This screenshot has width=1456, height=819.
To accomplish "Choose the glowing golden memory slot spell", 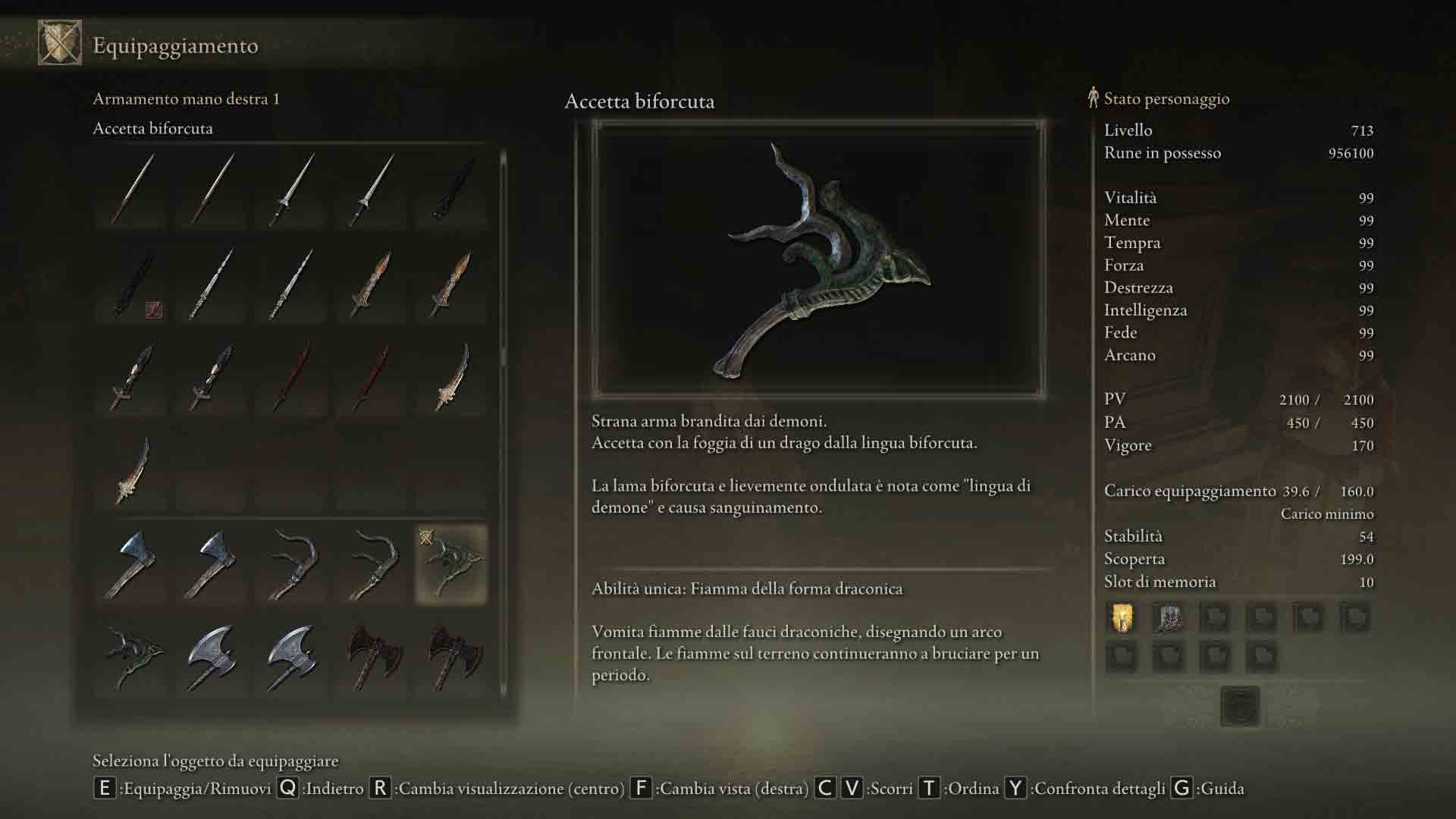I will tap(1122, 618).
